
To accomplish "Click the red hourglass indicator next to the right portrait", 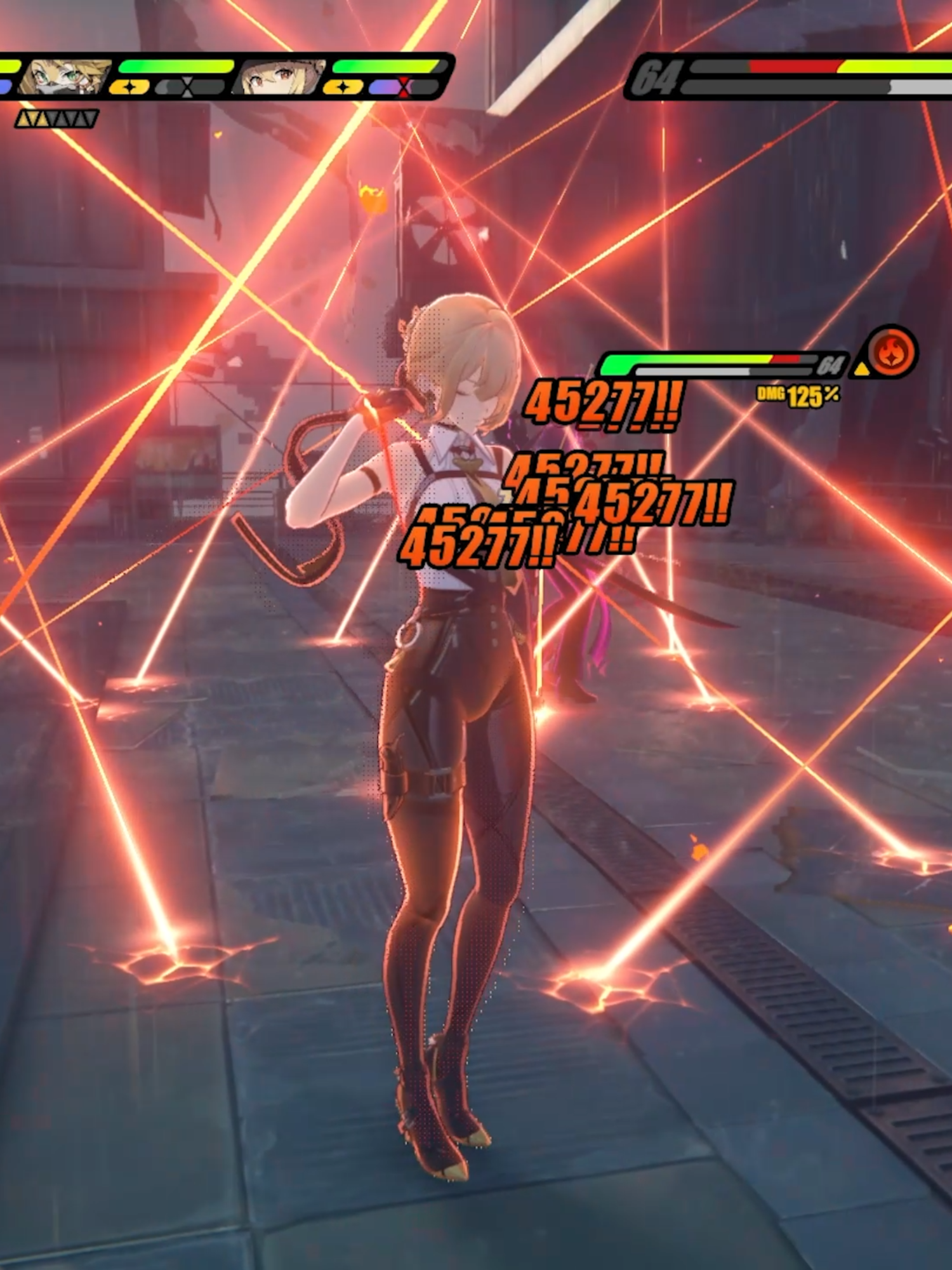I will point(403,86).
